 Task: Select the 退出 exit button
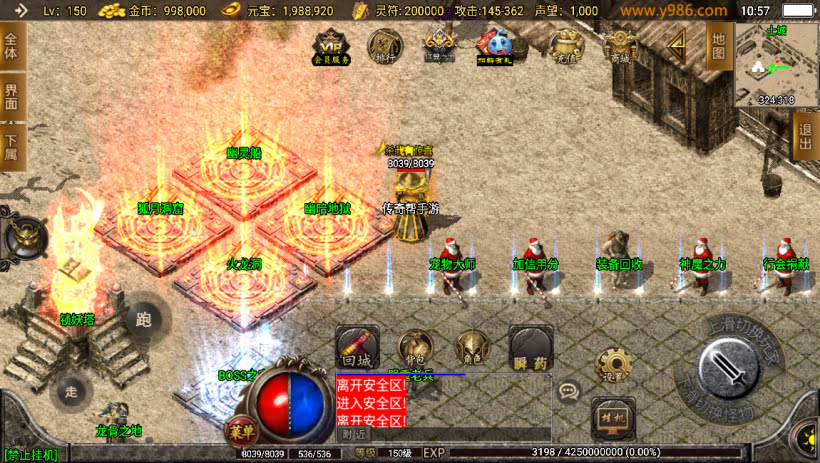coord(805,135)
